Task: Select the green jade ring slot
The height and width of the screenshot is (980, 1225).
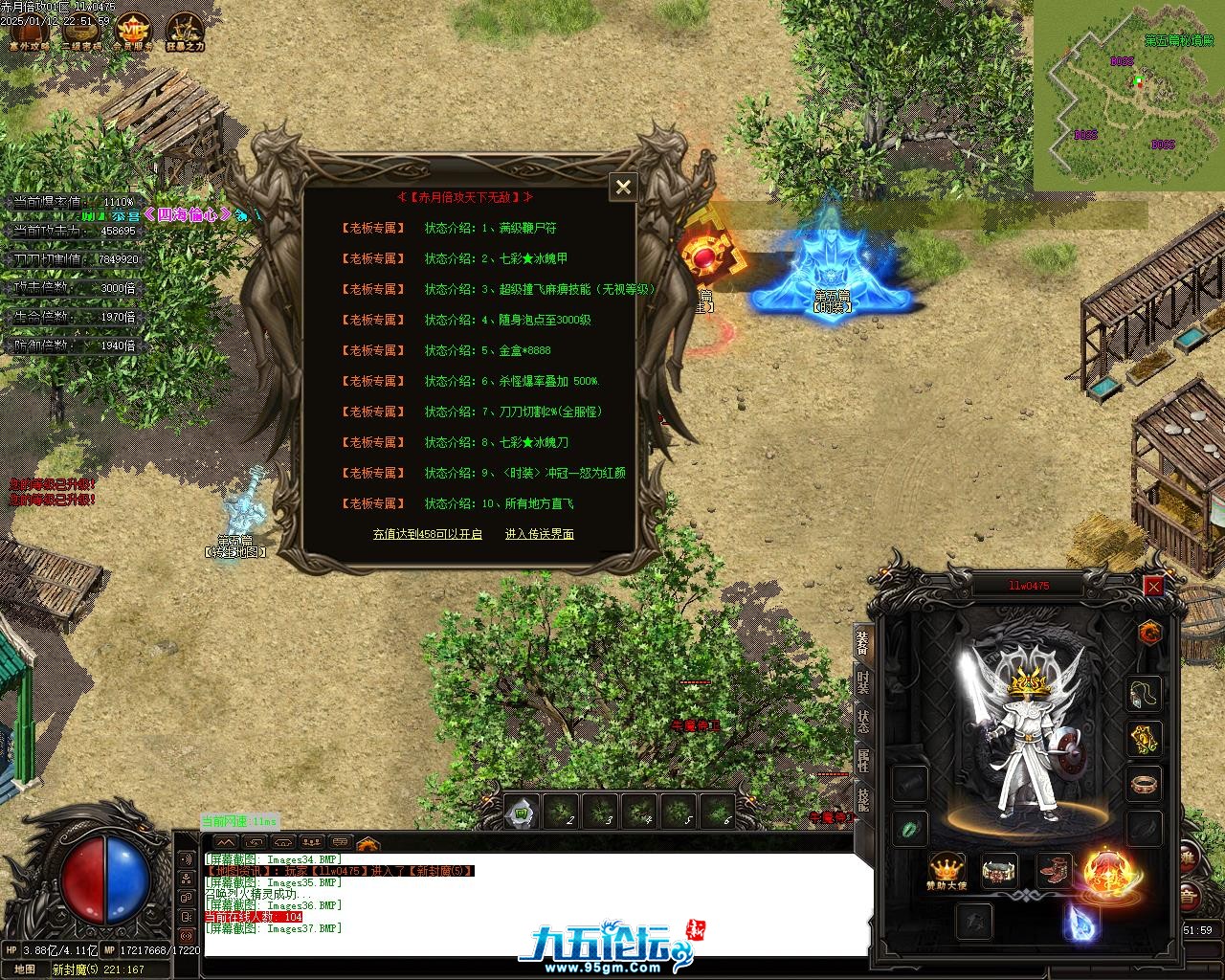Action: coord(910,828)
